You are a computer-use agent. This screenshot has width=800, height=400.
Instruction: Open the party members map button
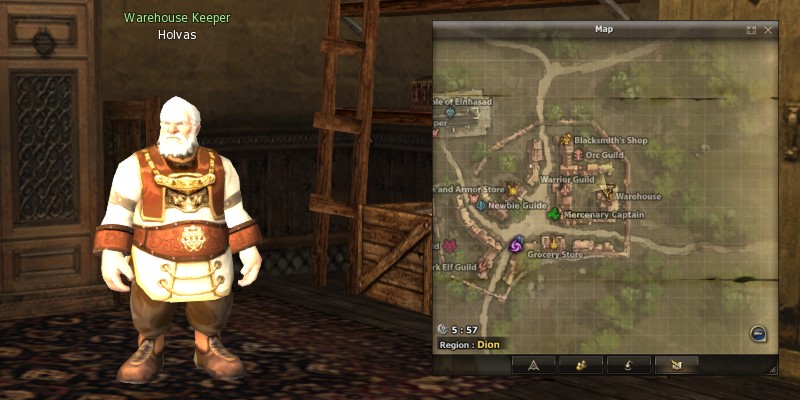tap(580, 365)
